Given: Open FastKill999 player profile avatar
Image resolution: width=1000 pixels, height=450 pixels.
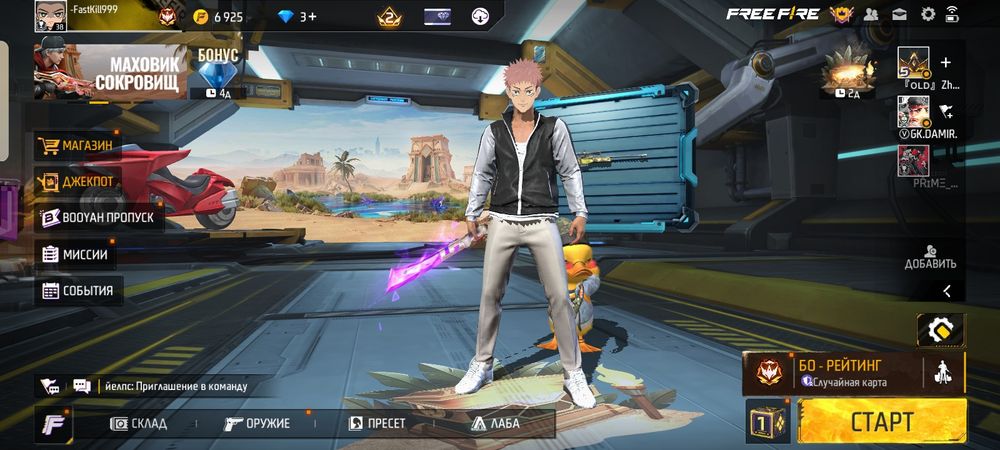Looking at the screenshot, I should [50, 15].
